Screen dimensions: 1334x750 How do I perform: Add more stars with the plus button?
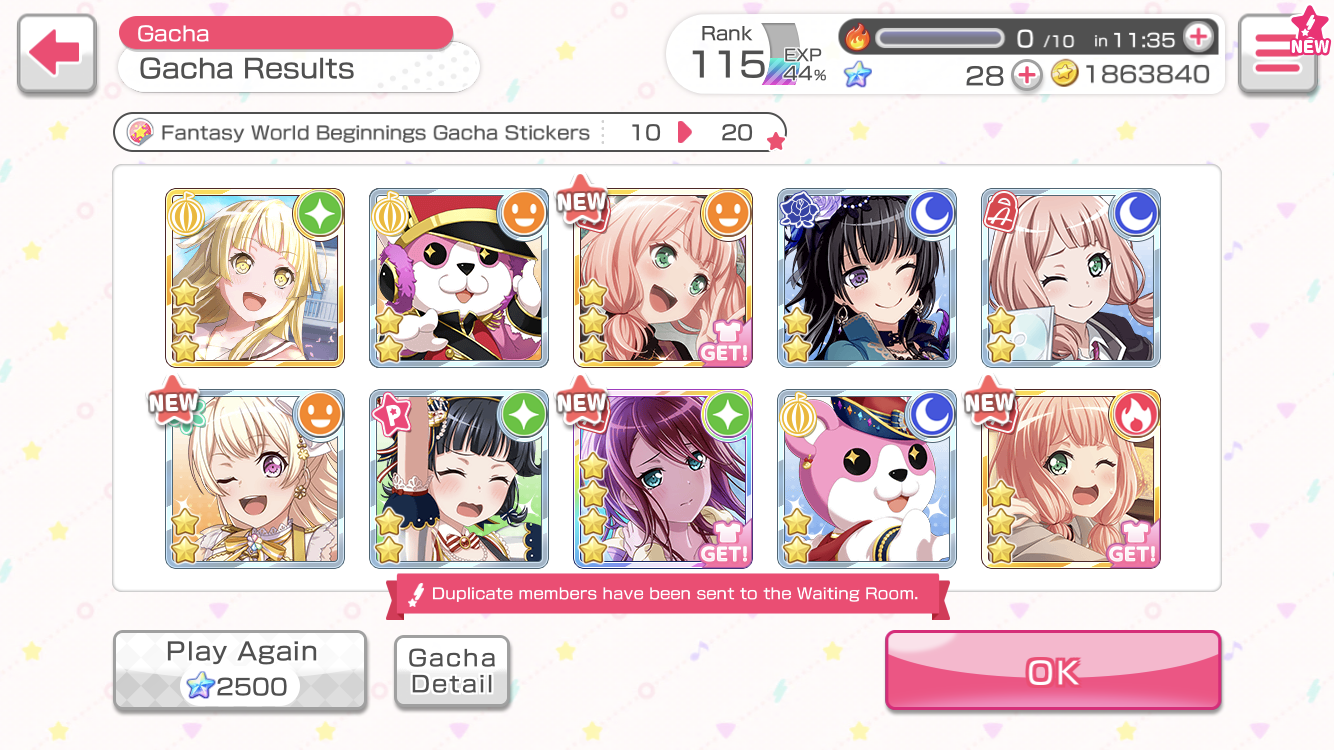pyautogui.click(x=1026, y=75)
